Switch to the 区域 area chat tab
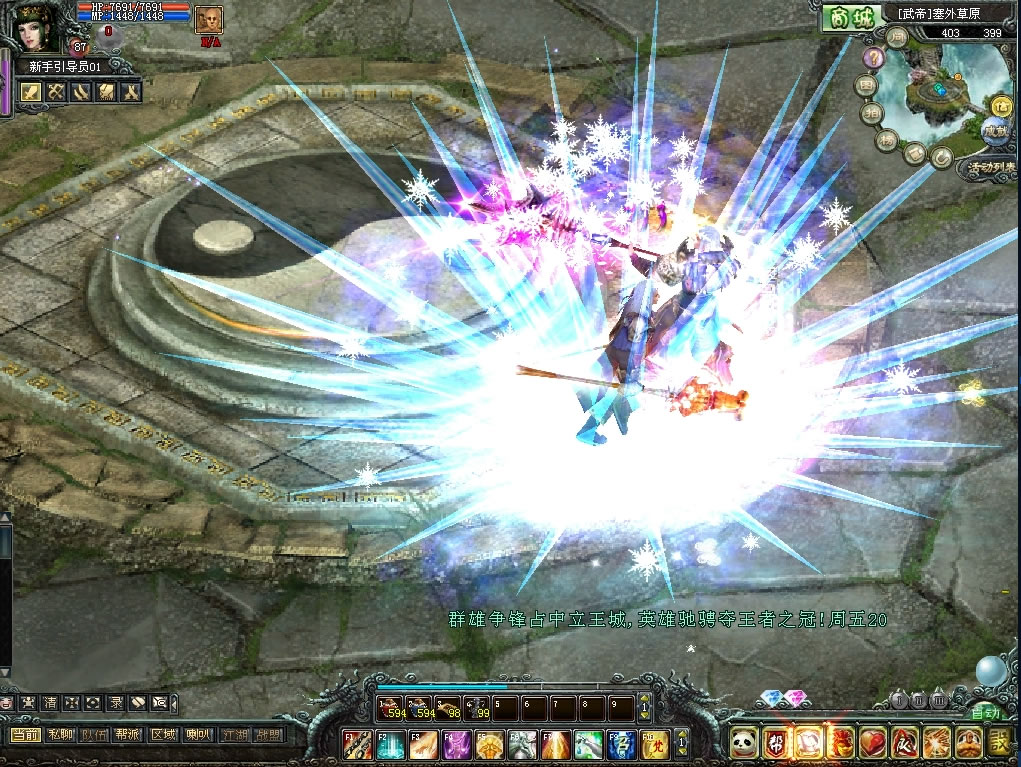1021x767 pixels. (x=162, y=735)
